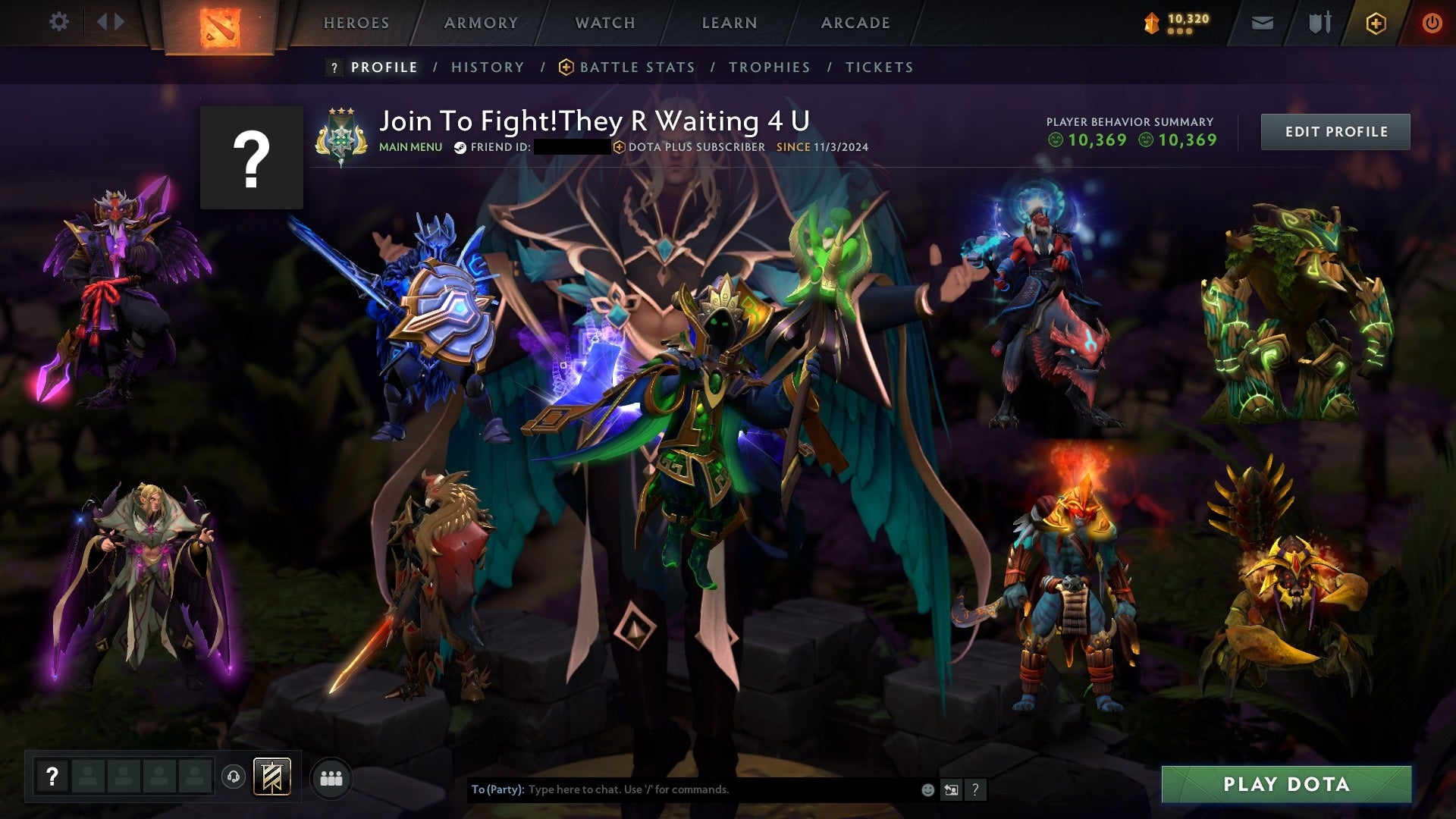
Task: Switch to the HISTORY tab
Action: (487, 67)
